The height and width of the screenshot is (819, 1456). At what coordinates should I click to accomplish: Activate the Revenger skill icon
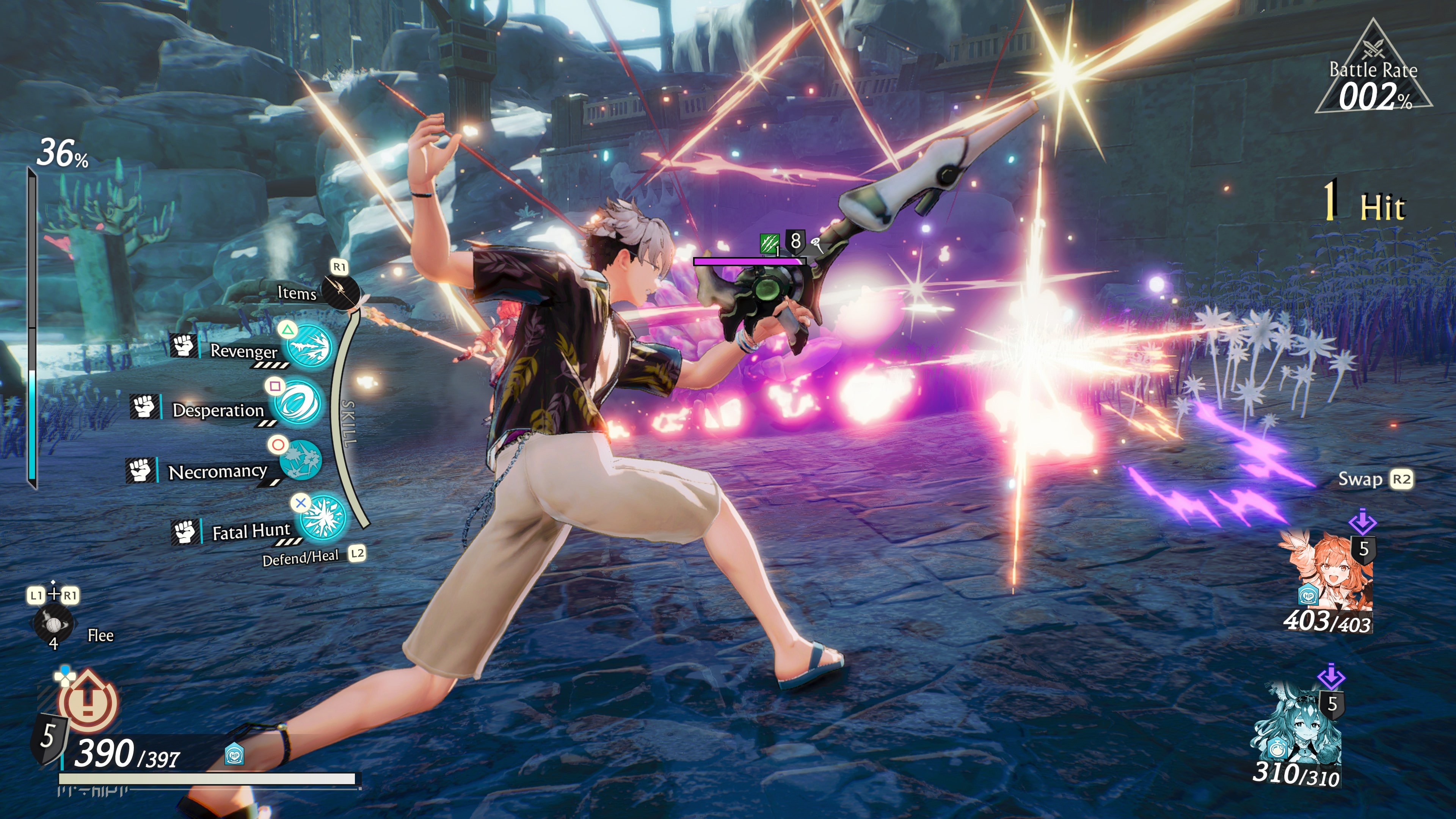[x=309, y=346]
